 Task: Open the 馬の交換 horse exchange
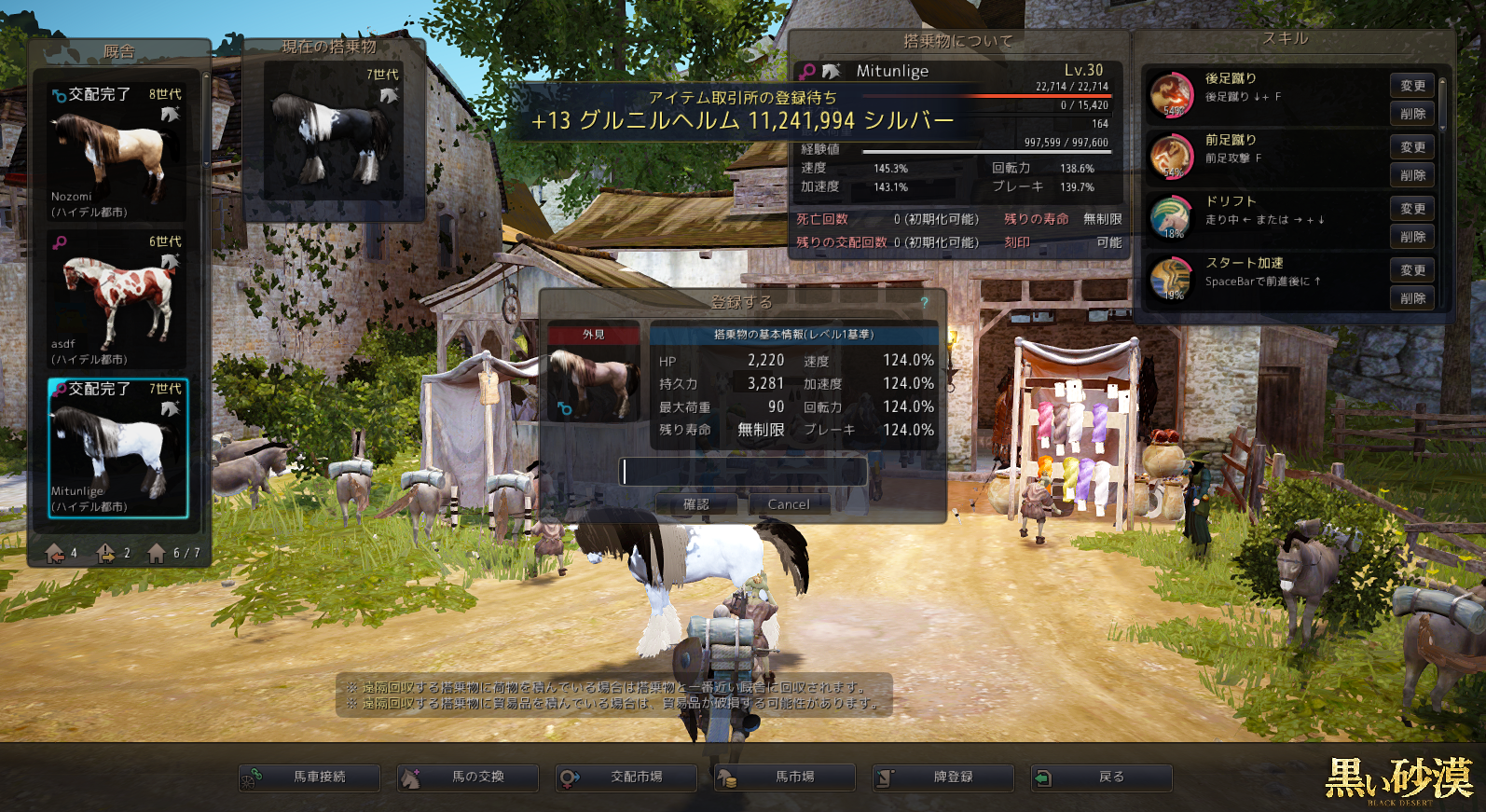click(x=468, y=777)
